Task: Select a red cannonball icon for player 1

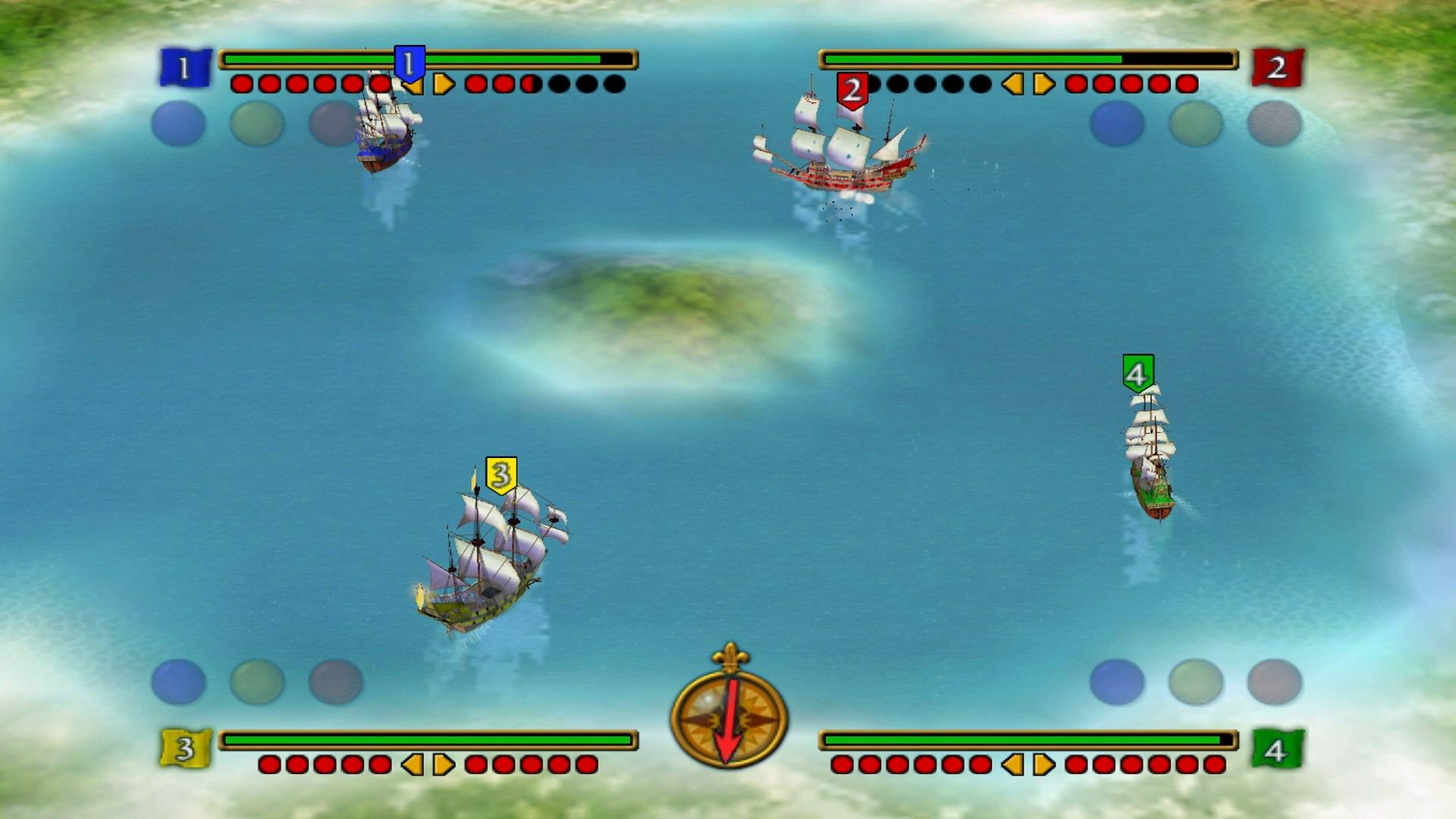Action: click(x=243, y=83)
